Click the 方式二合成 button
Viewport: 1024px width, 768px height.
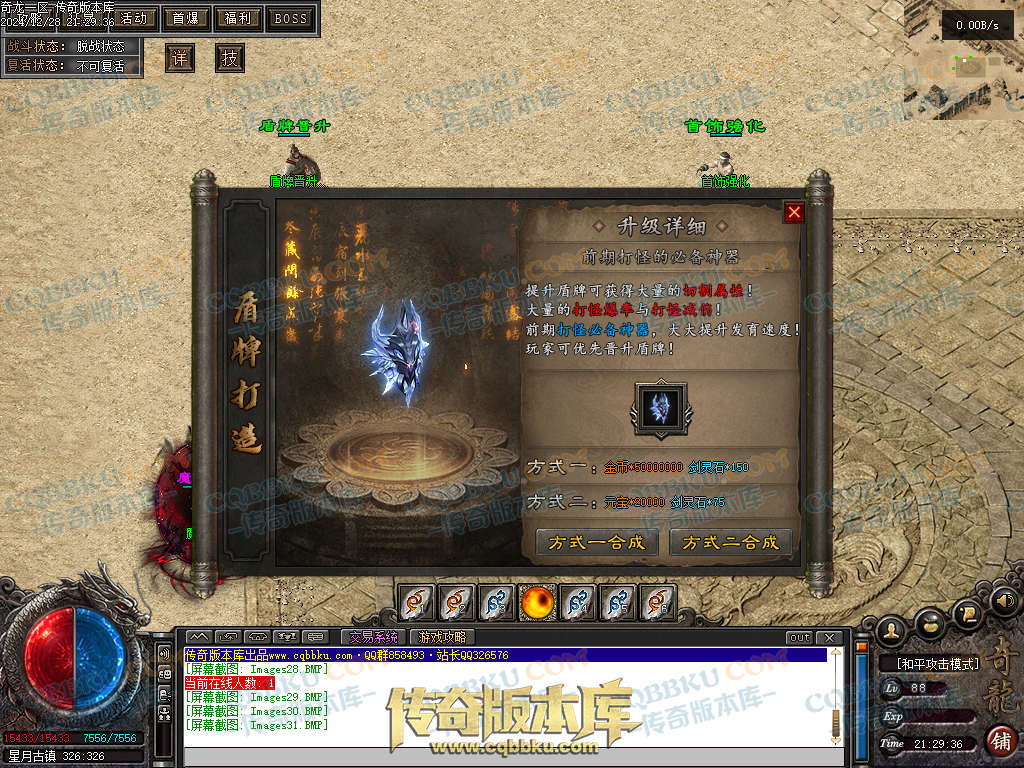(730, 543)
